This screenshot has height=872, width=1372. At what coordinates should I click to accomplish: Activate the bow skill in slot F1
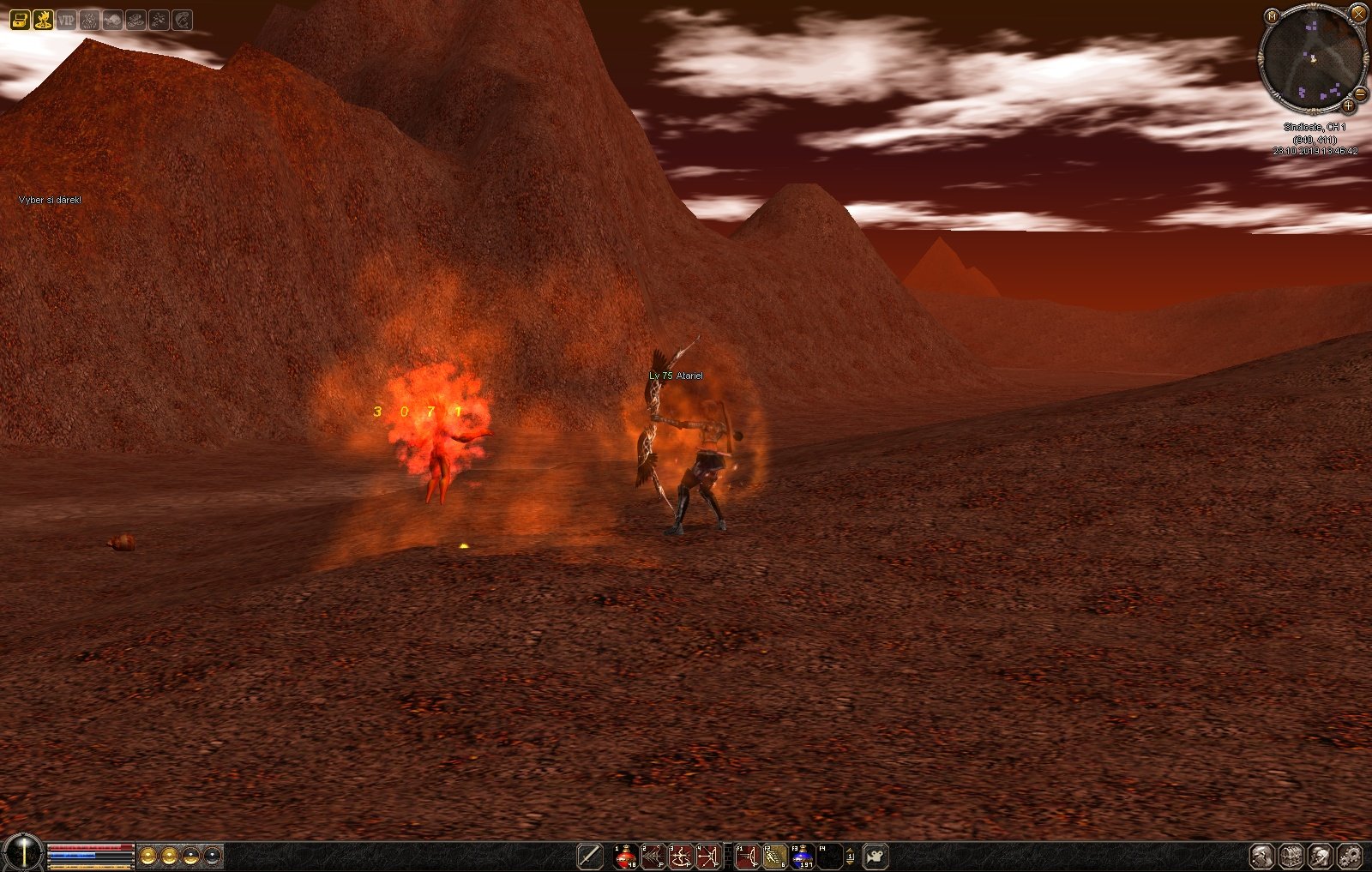coord(748,856)
